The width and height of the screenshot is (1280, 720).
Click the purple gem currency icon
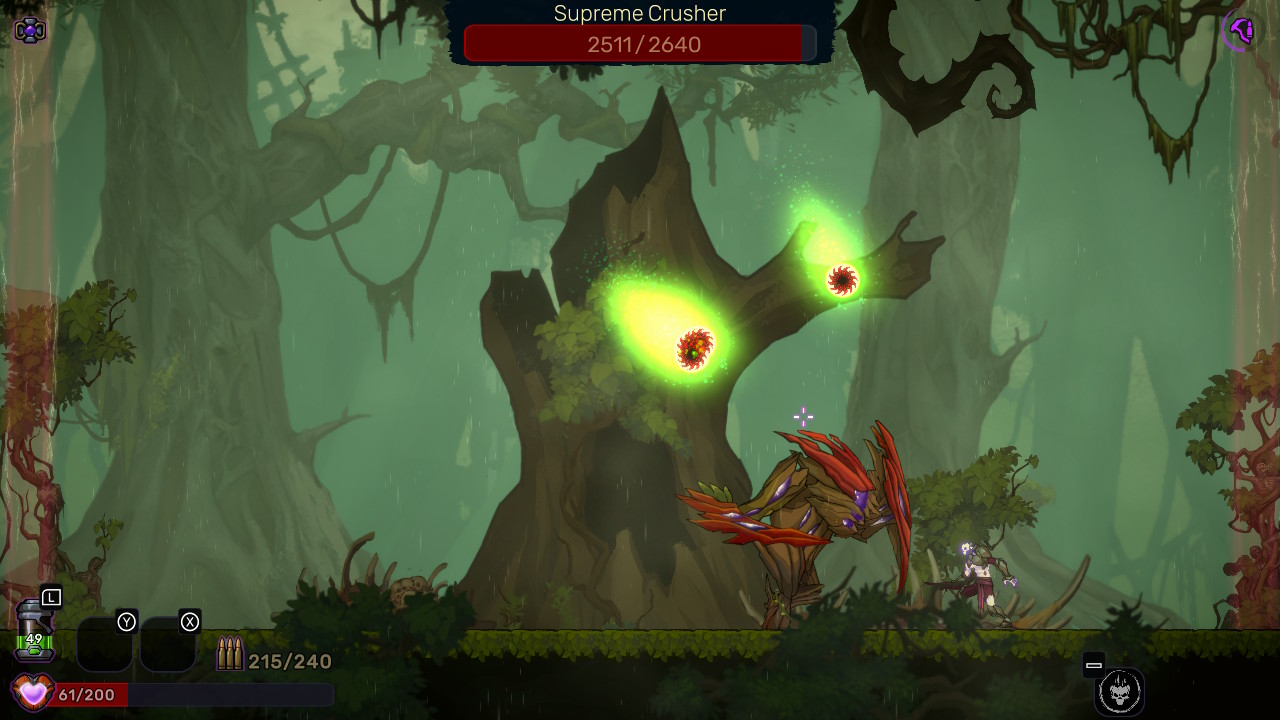[x=28, y=29]
